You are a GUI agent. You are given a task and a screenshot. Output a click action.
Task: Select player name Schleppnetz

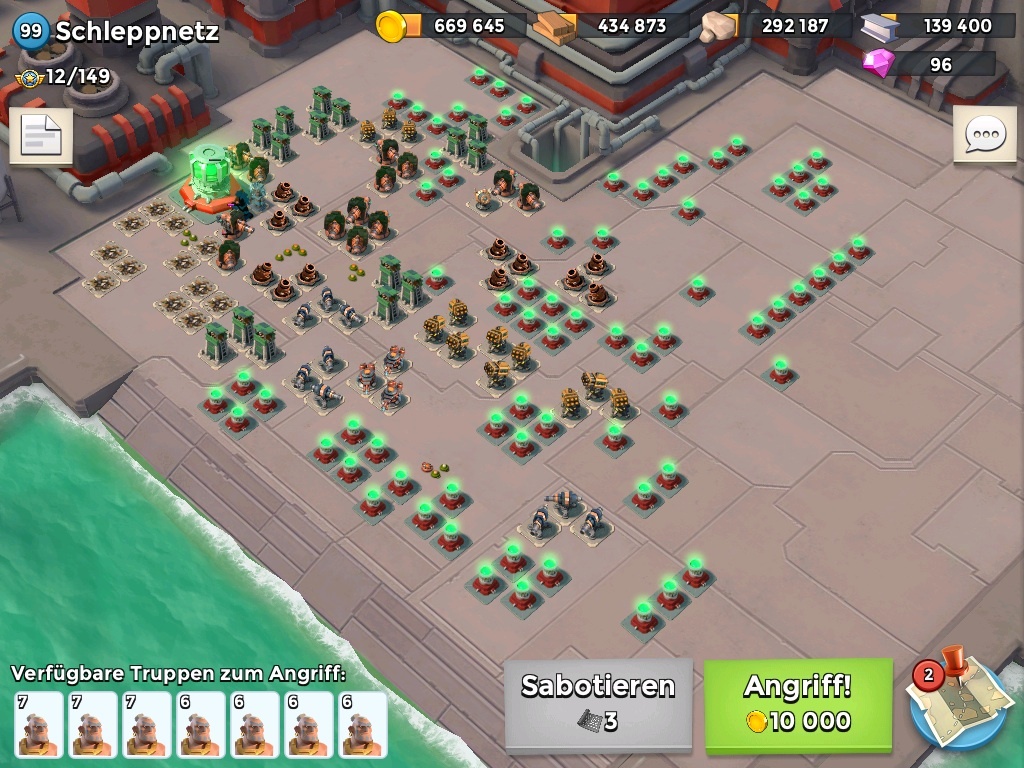tap(136, 31)
